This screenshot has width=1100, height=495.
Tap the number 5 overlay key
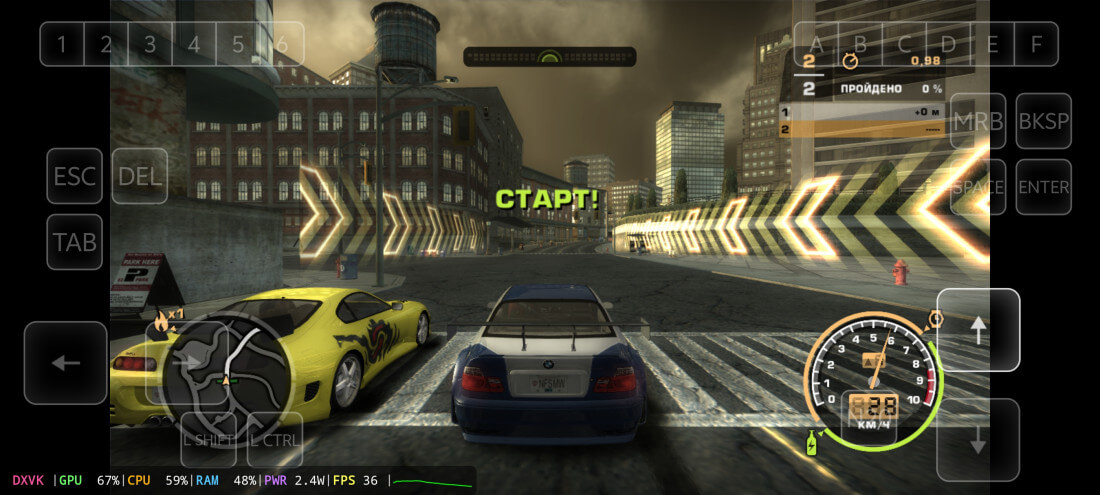pyautogui.click(x=238, y=44)
